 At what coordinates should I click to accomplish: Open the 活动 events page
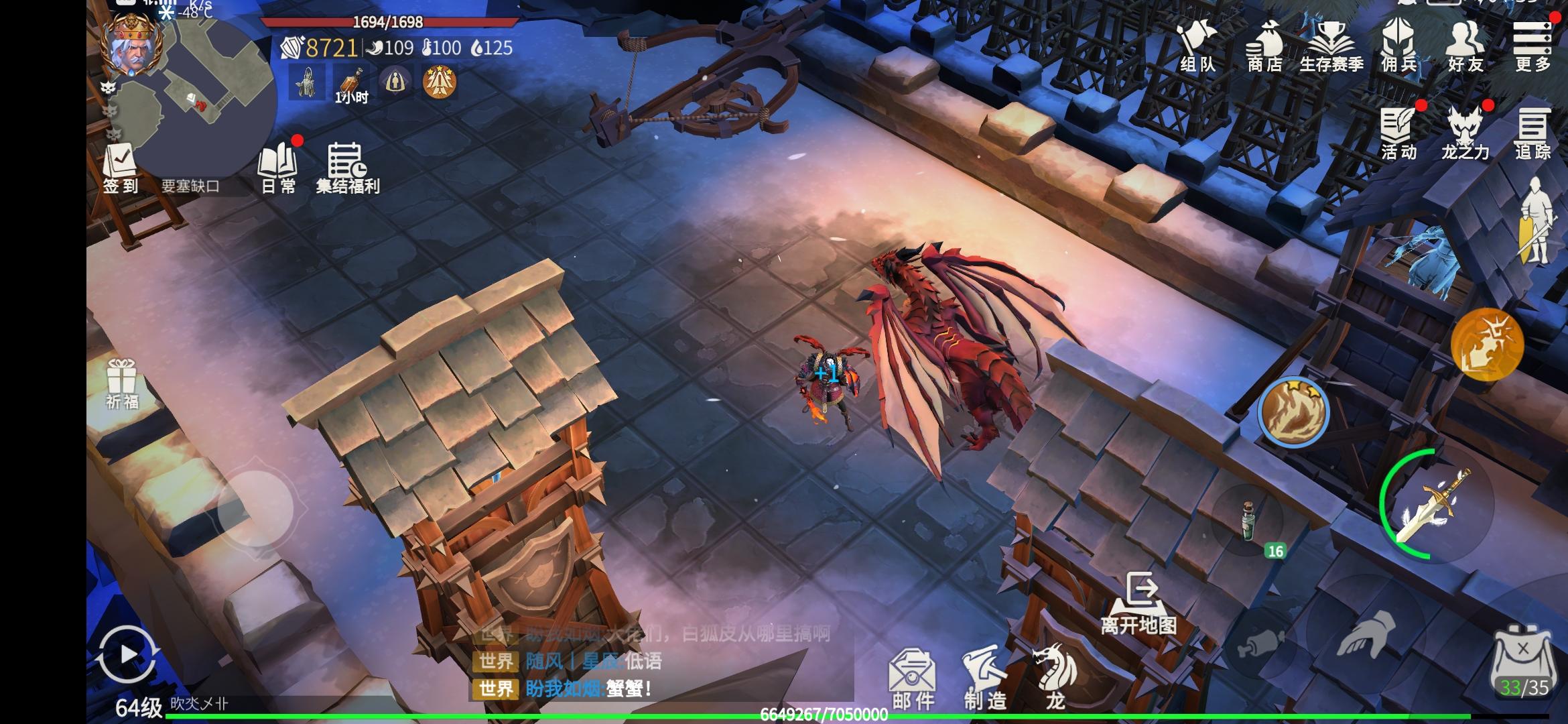tap(1399, 134)
